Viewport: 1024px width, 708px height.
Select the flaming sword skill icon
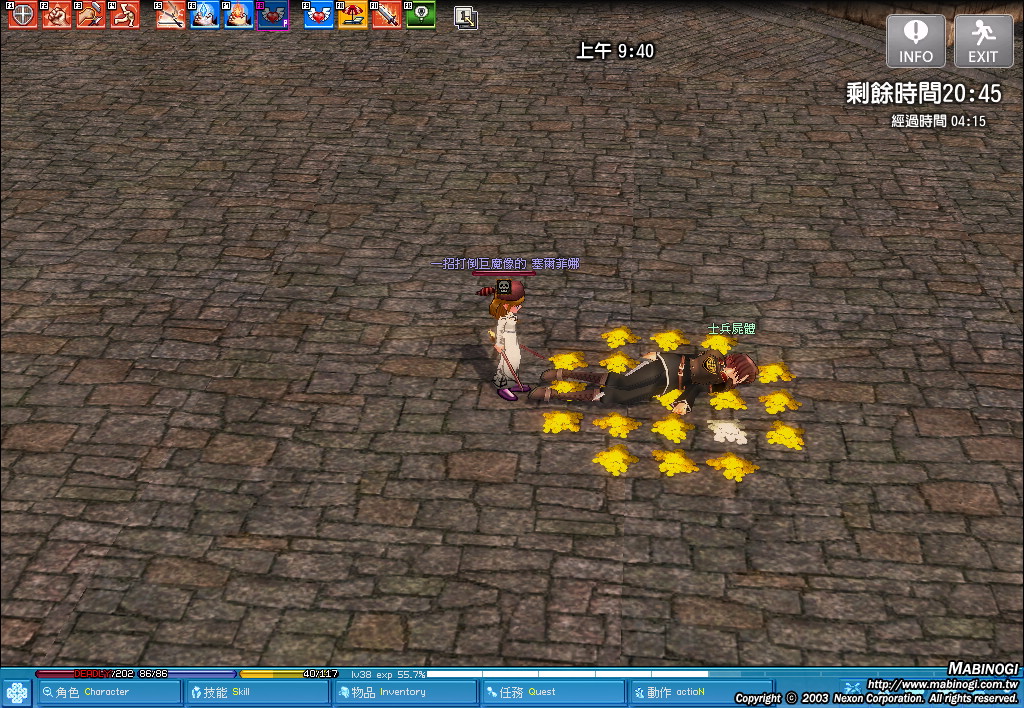point(387,15)
